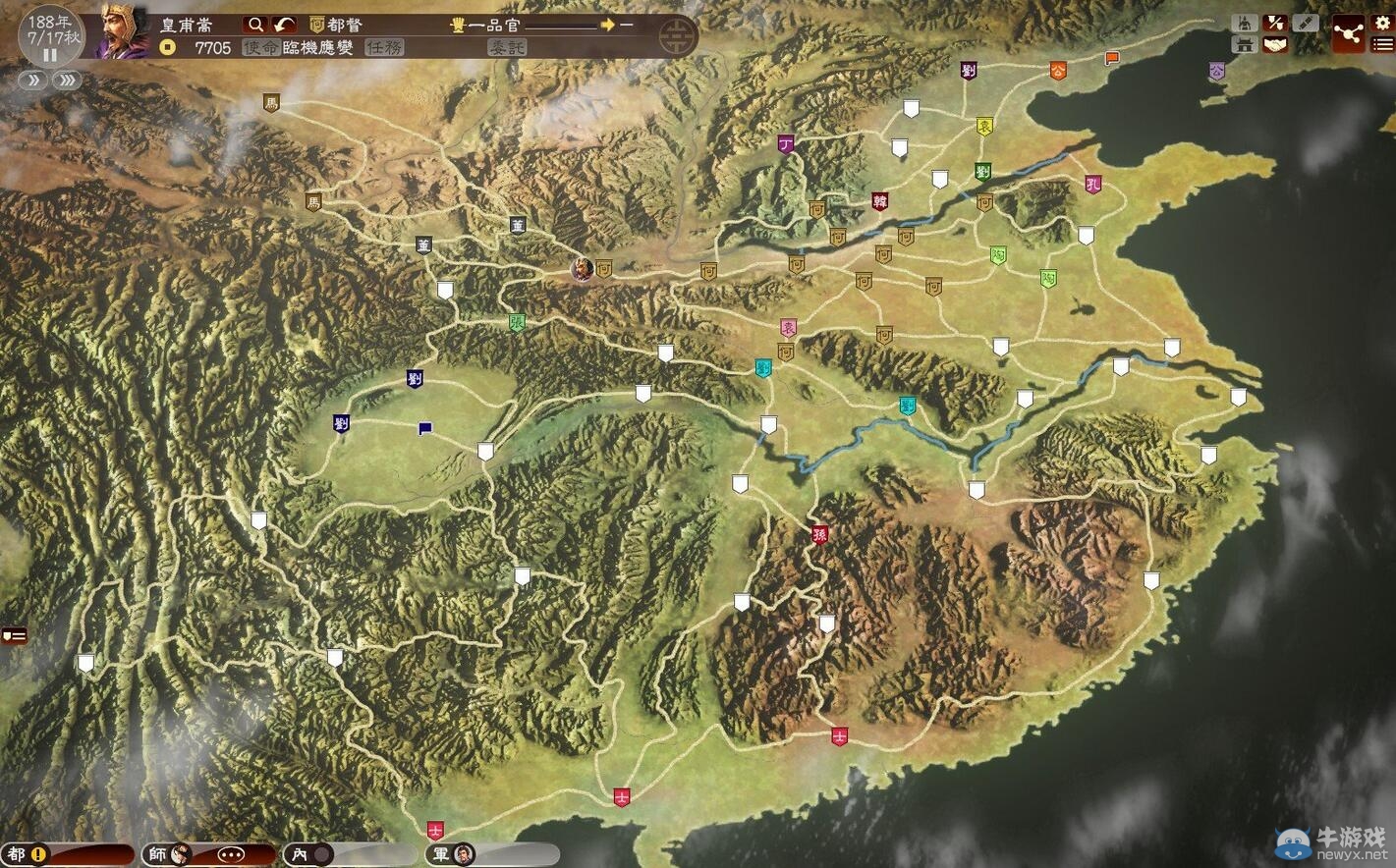The height and width of the screenshot is (868, 1396).
Task: Open the connected nodes network view
Action: pyautogui.click(x=1347, y=33)
